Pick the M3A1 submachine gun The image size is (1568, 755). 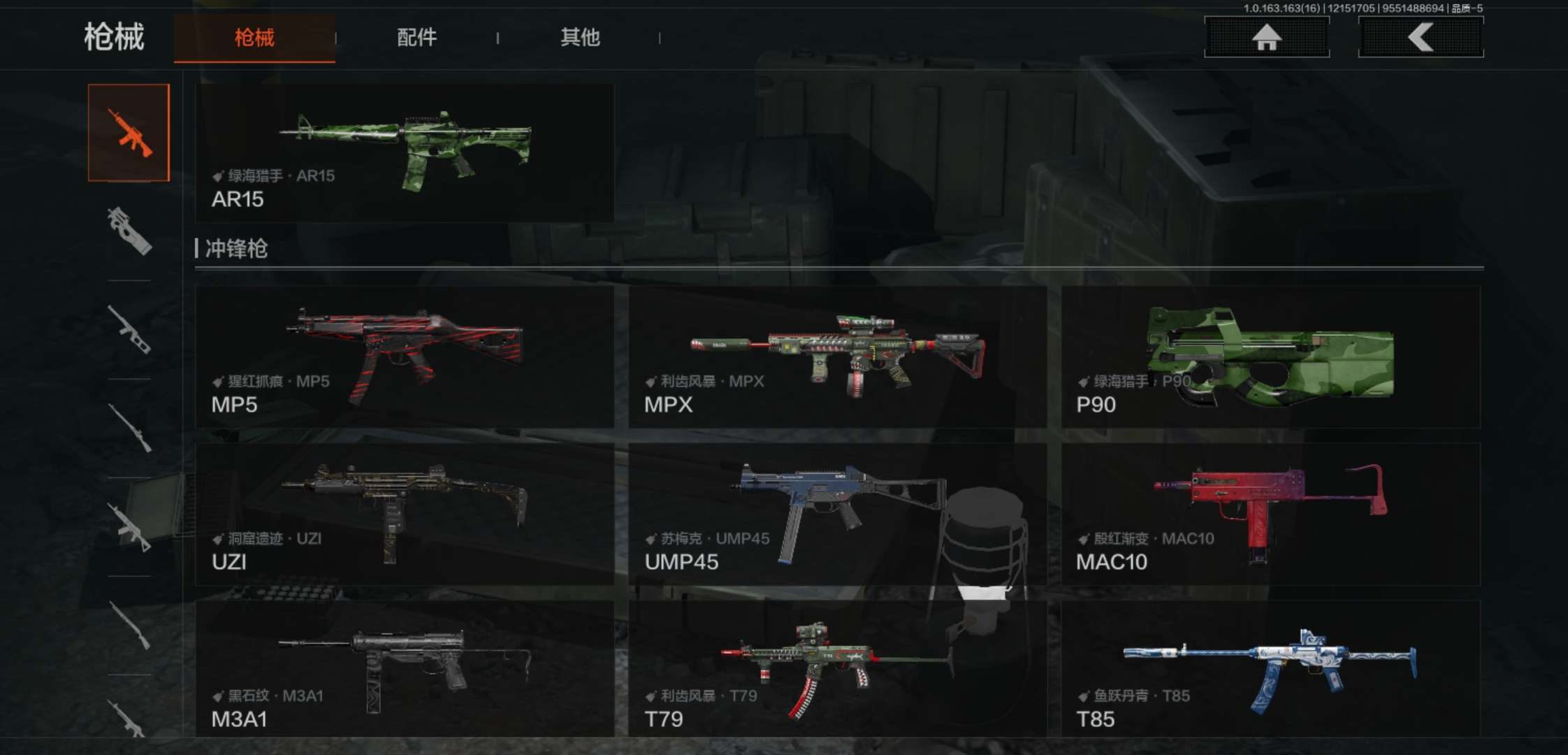tap(405, 669)
